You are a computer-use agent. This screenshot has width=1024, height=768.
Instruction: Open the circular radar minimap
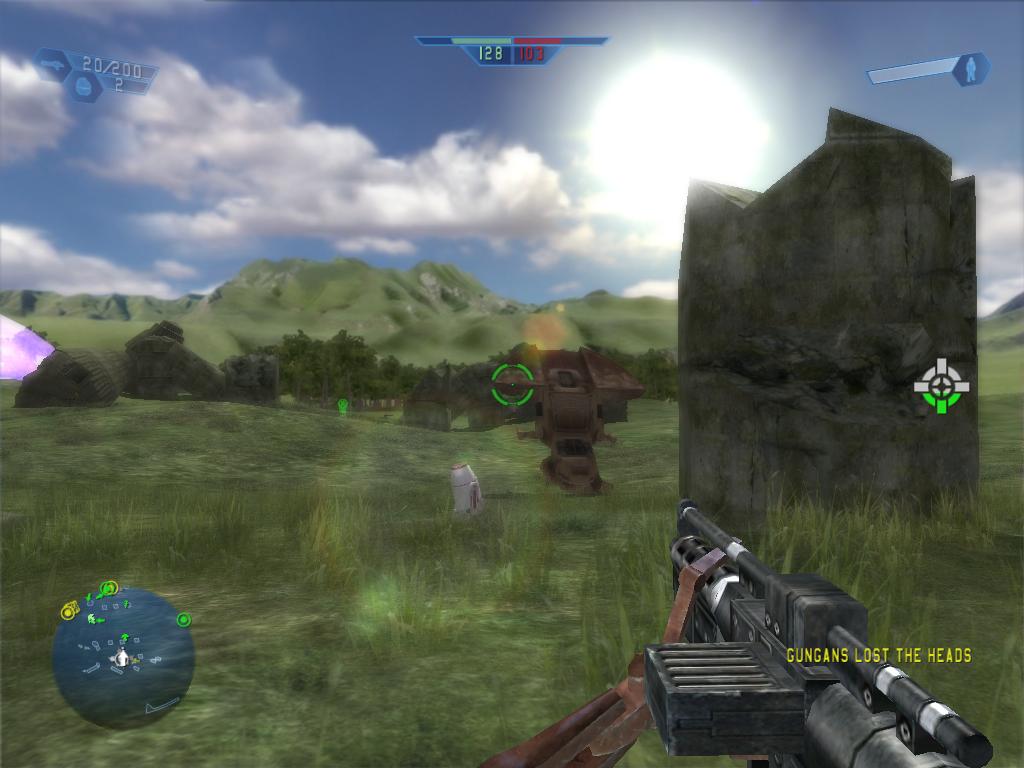click(x=123, y=657)
